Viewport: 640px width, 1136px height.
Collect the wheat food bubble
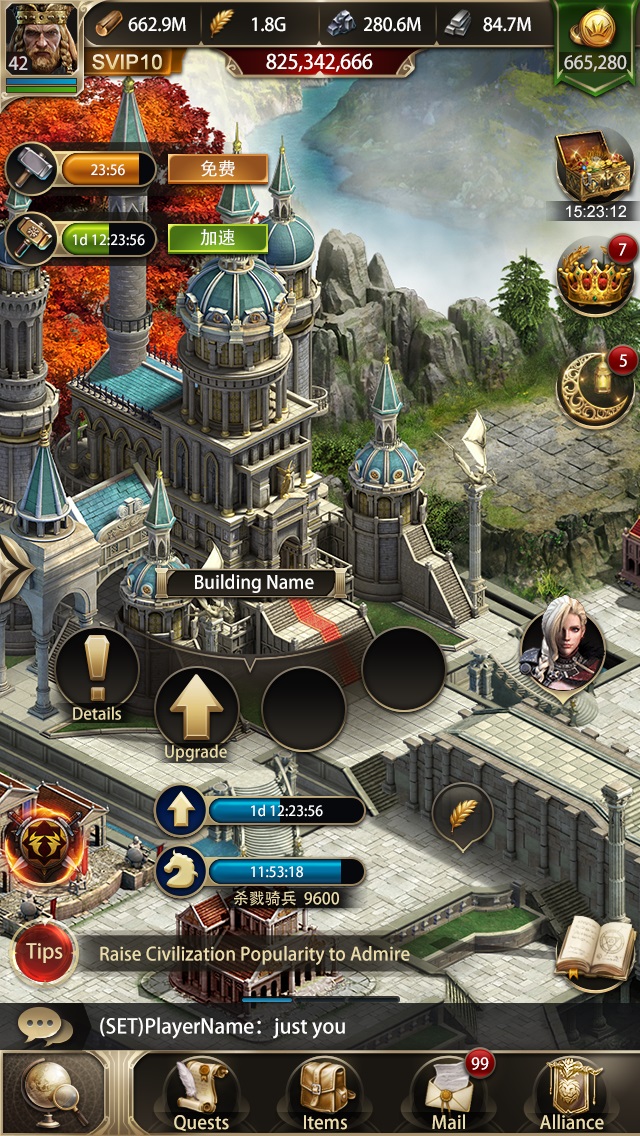(x=462, y=815)
